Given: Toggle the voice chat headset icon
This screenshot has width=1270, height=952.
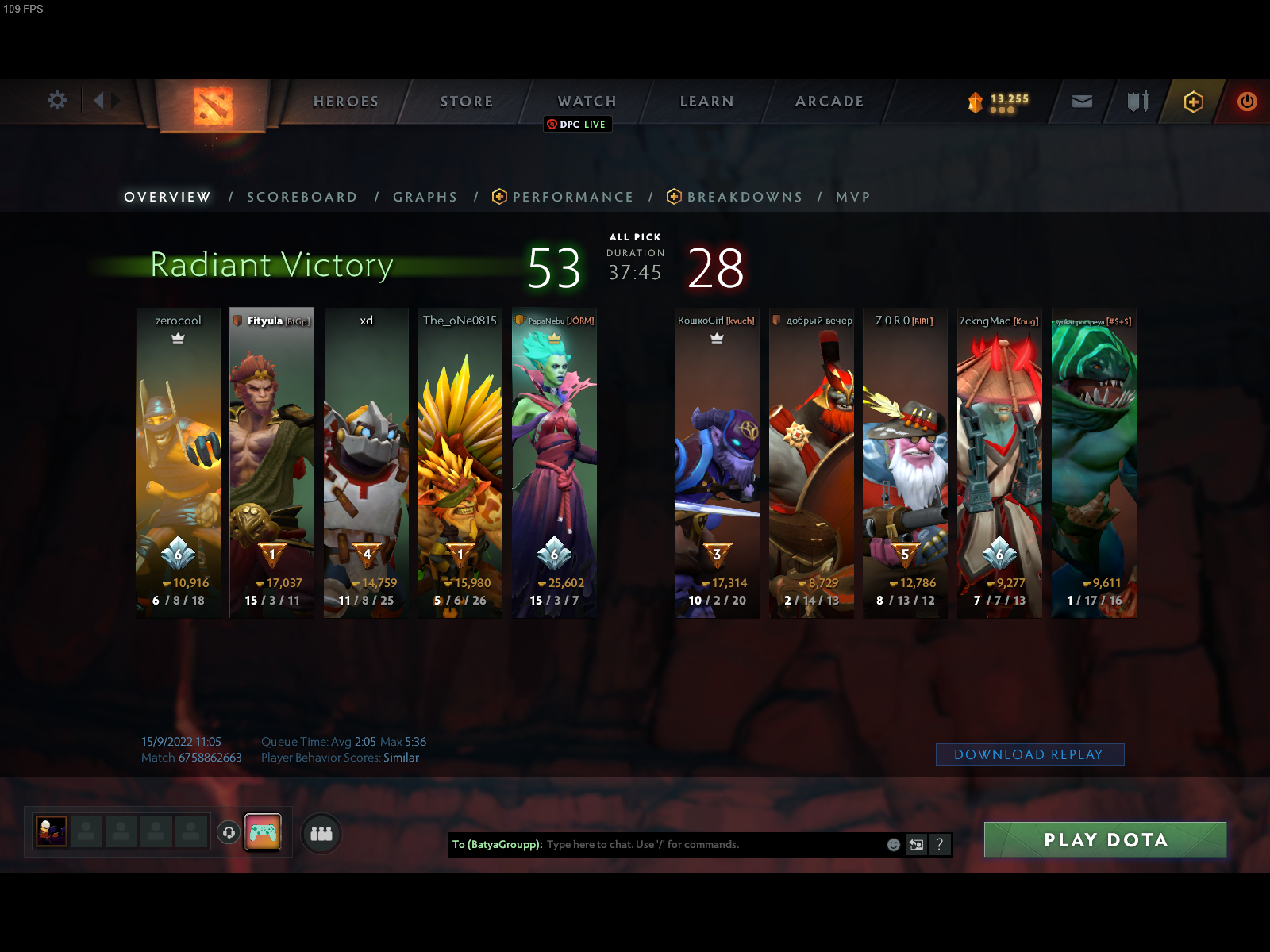Looking at the screenshot, I should coord(229,833).
